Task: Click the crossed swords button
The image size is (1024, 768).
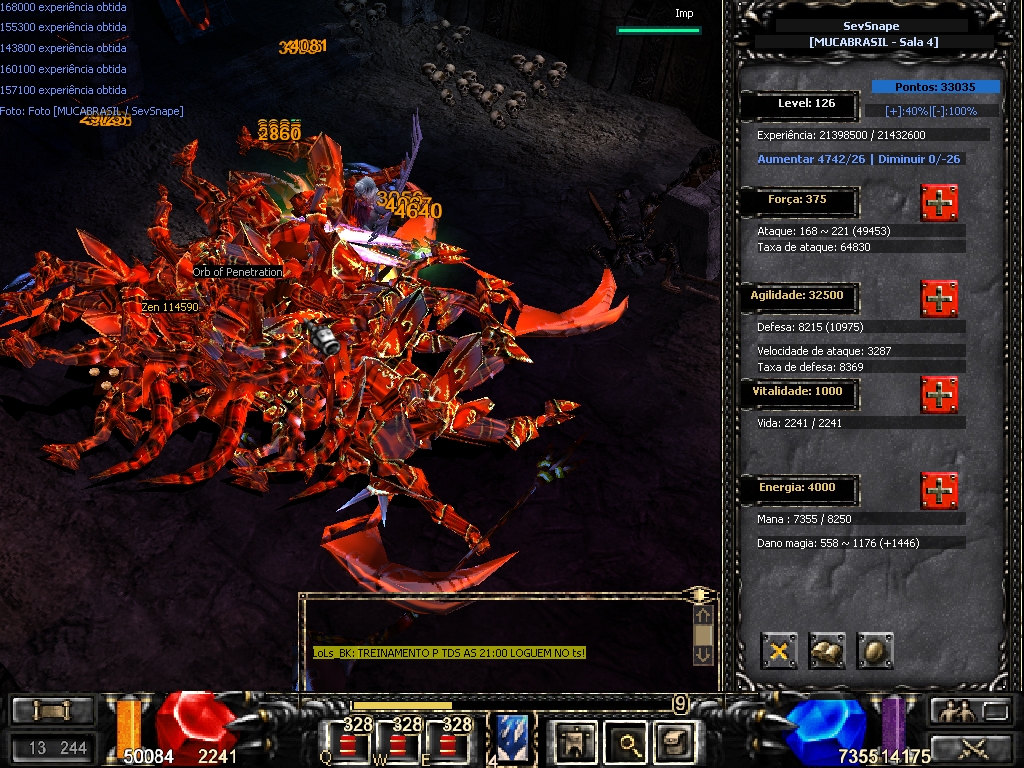Action: tap(971, 747)
